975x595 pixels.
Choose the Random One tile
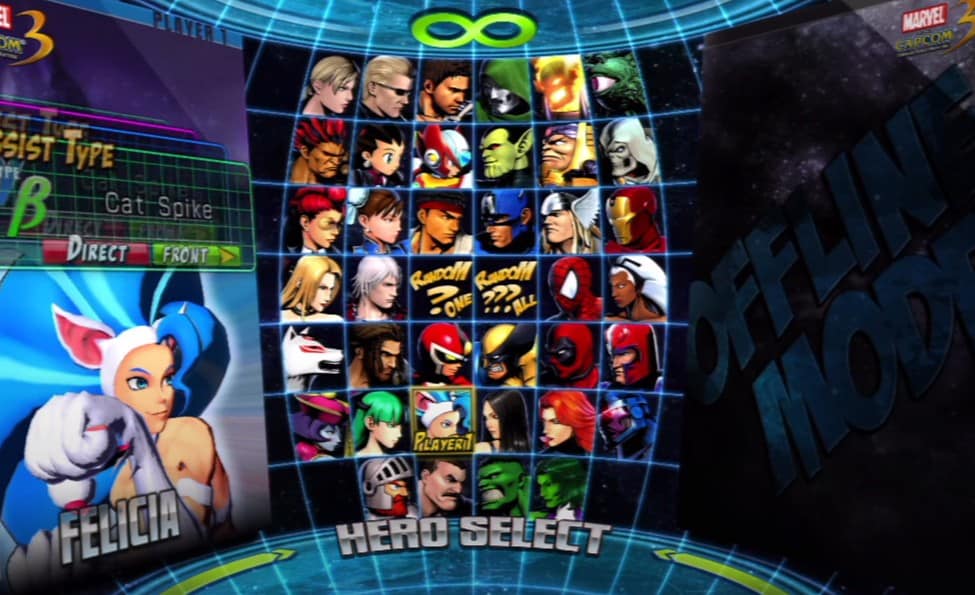[441, 287]
